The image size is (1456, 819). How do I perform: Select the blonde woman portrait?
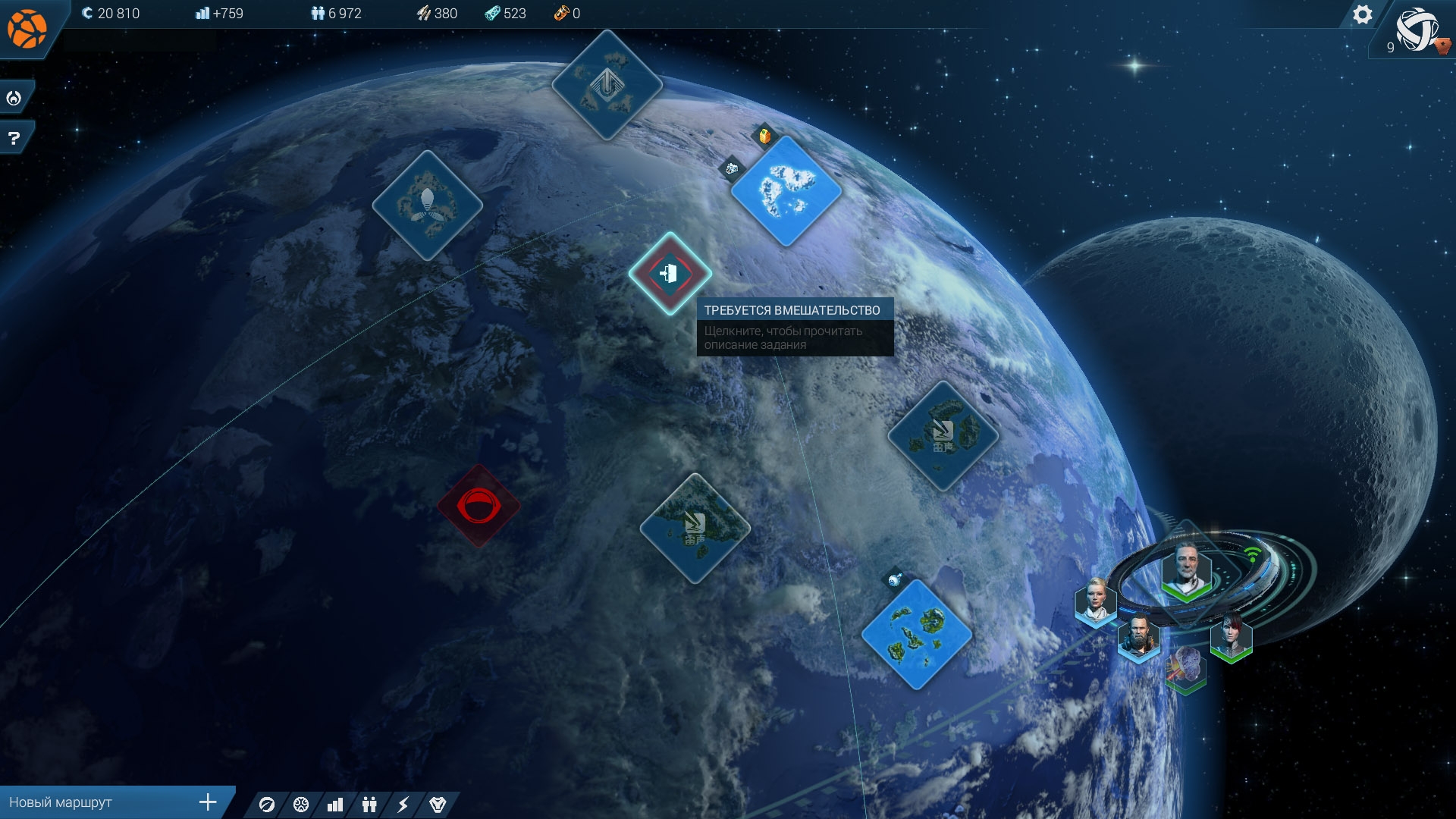click(1096, 602)
